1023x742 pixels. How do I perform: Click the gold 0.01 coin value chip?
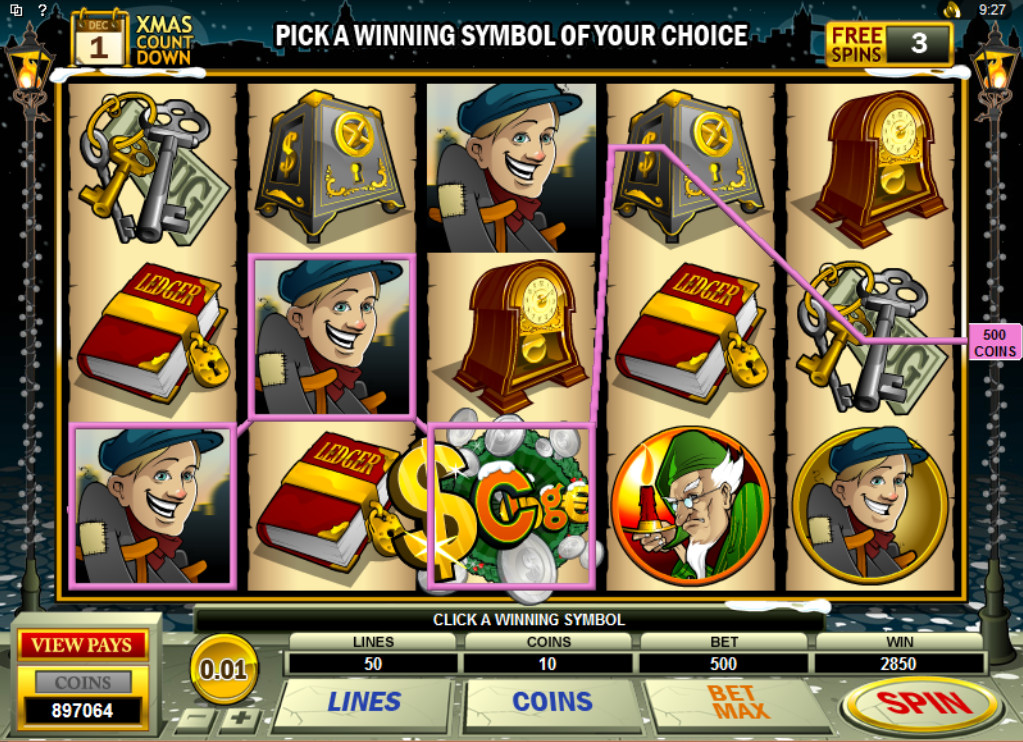pos(223,669)
